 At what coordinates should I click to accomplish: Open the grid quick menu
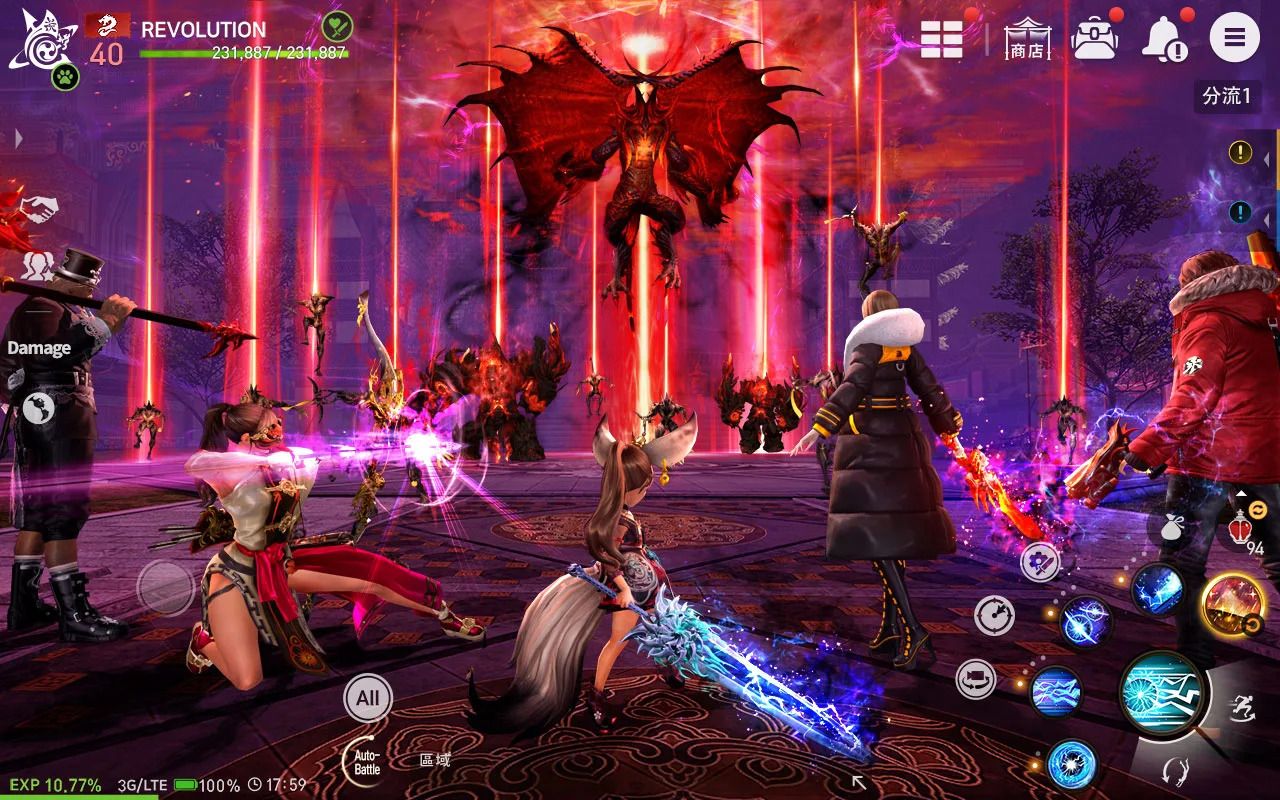[x=941, y=39]
